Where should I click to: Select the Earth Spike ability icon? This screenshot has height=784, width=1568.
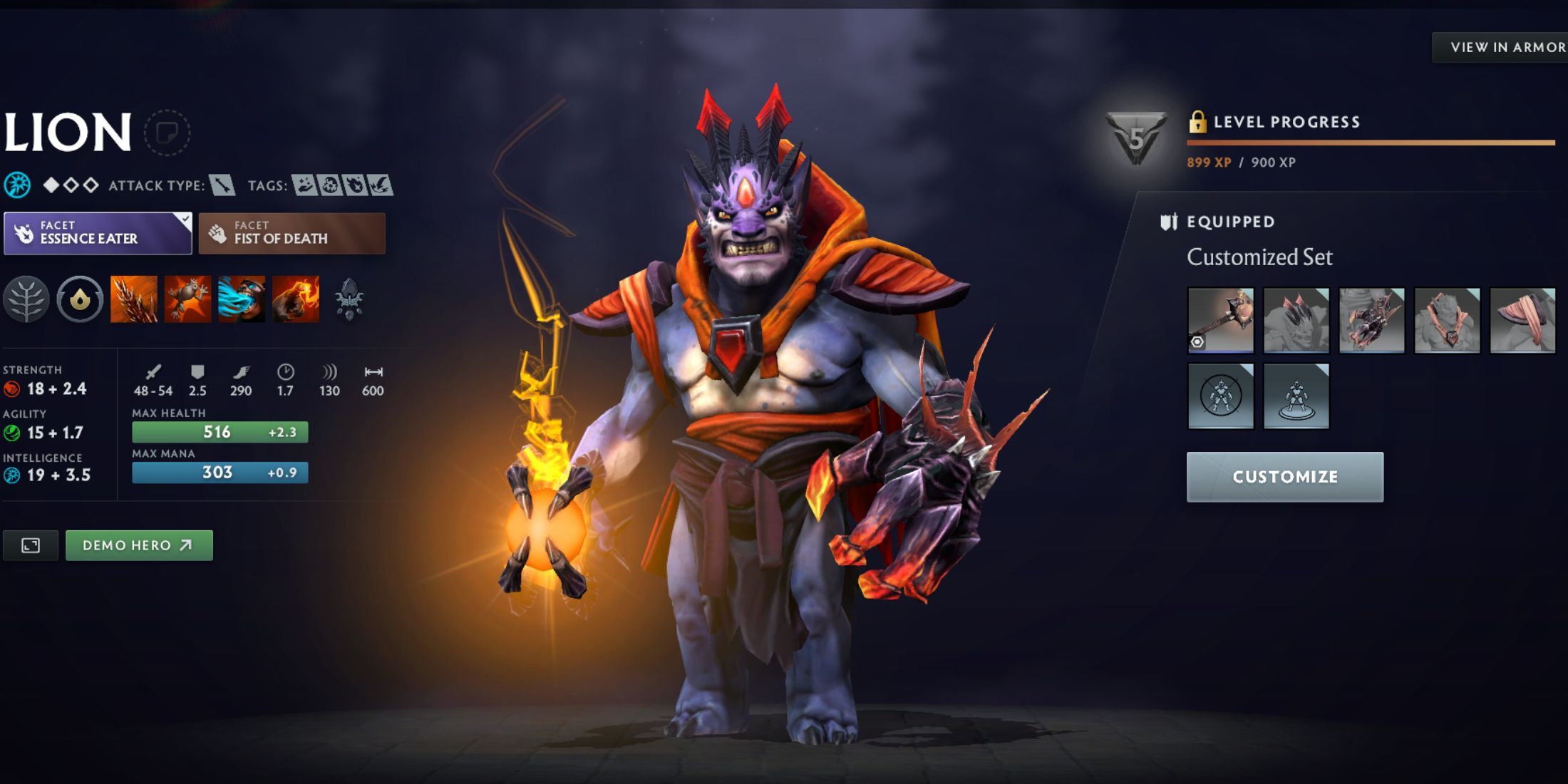tap(134, 299)
